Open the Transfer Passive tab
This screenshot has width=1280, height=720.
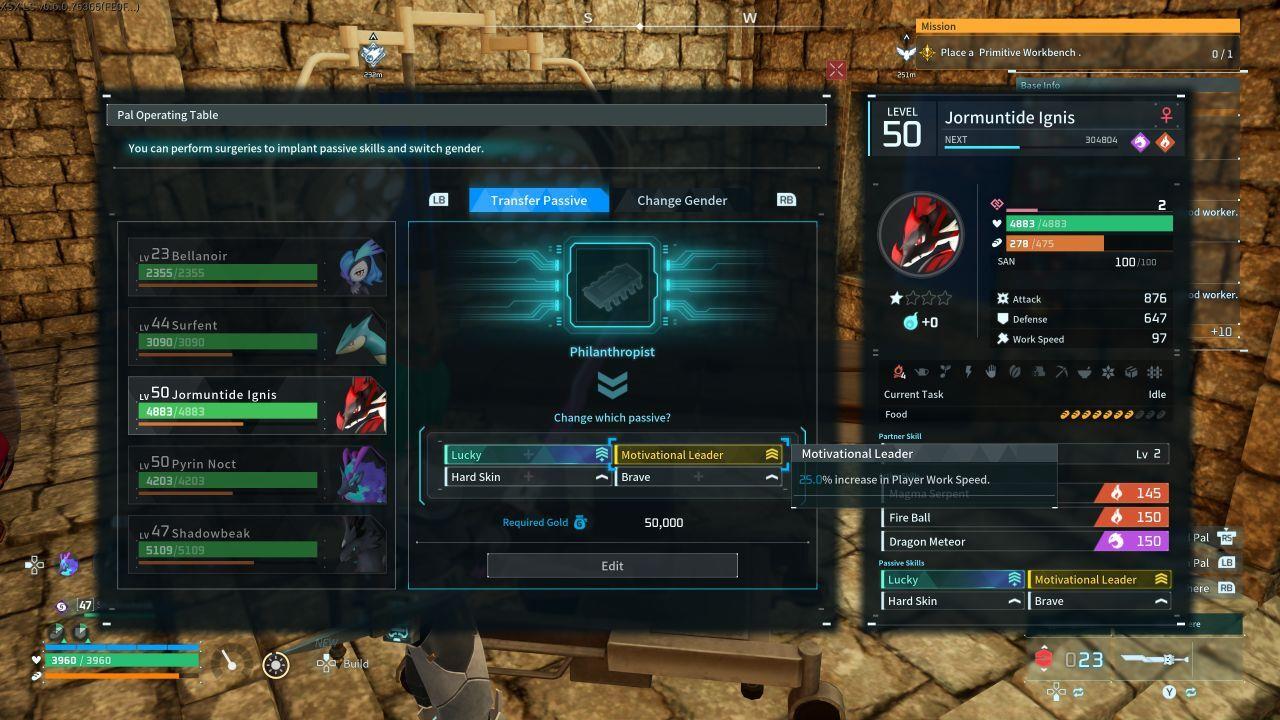539,200
